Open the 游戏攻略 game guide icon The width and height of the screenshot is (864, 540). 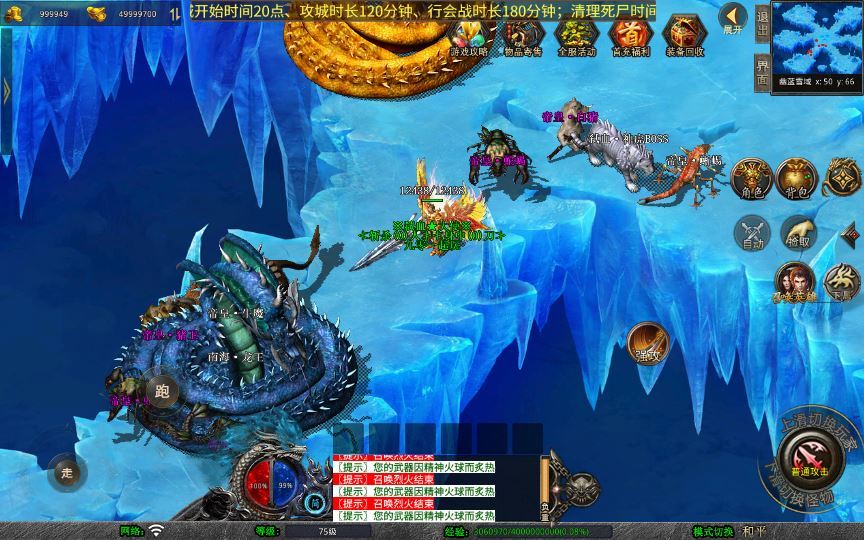[468, 35]
